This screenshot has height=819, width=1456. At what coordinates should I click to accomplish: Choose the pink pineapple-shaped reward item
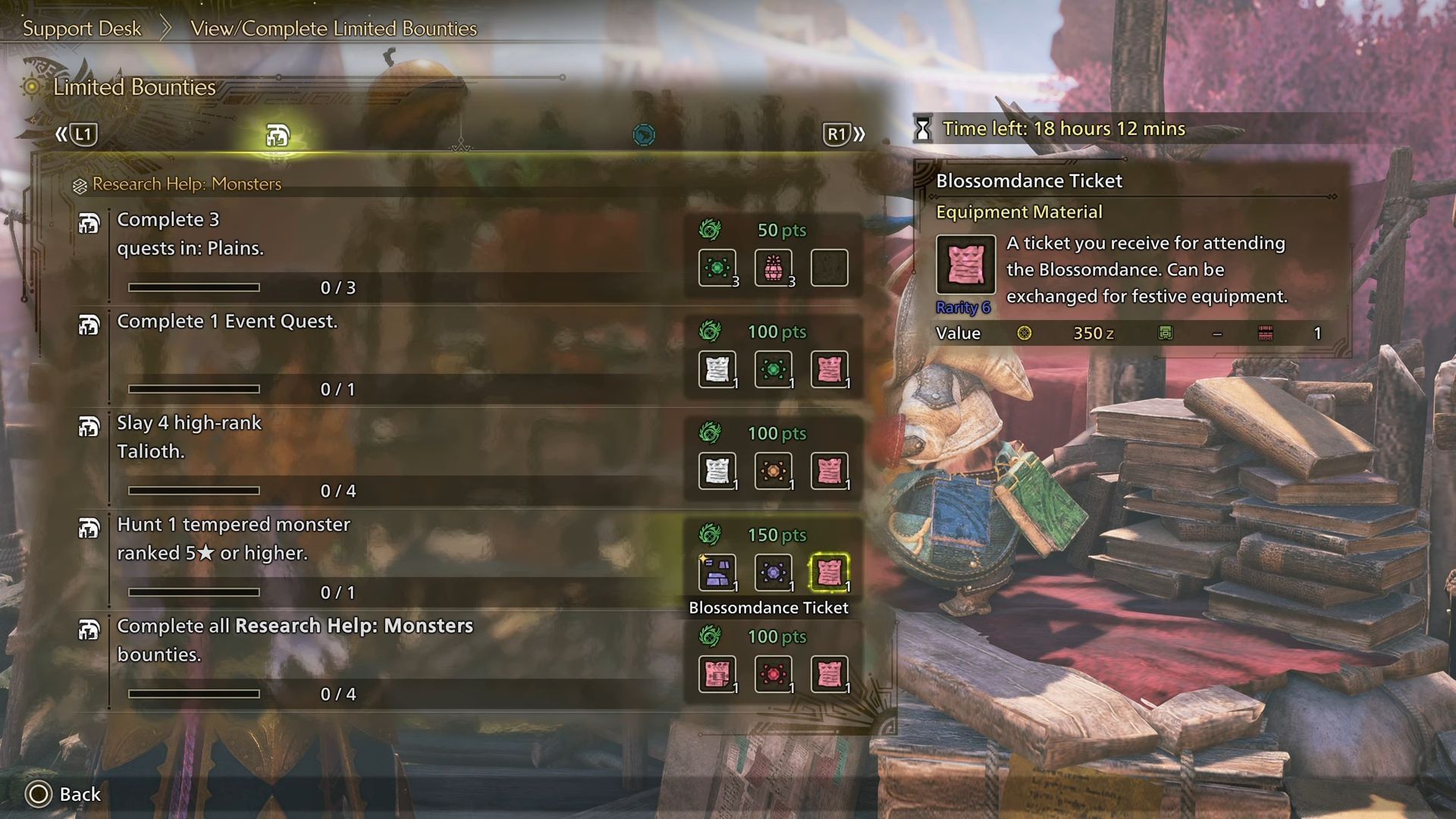[773, 268]
